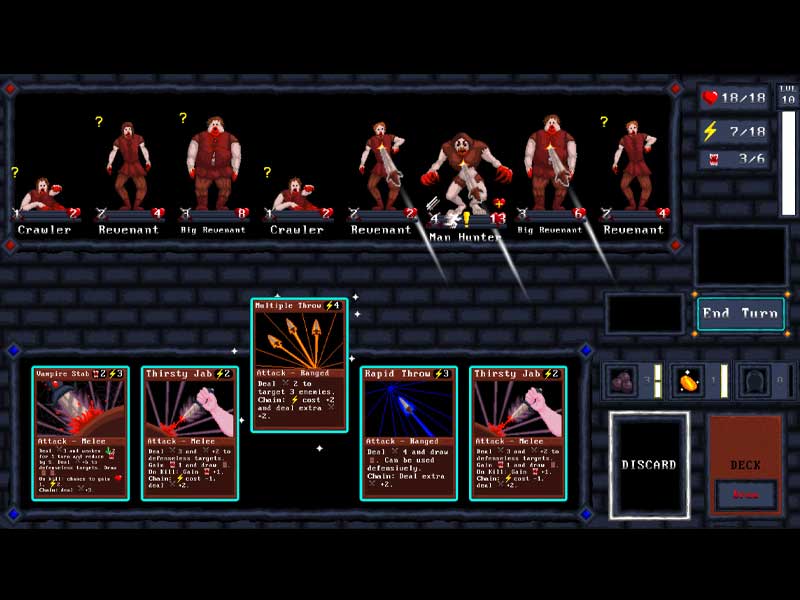Target the Man Hunter enemy

click(x=460, y=175)
